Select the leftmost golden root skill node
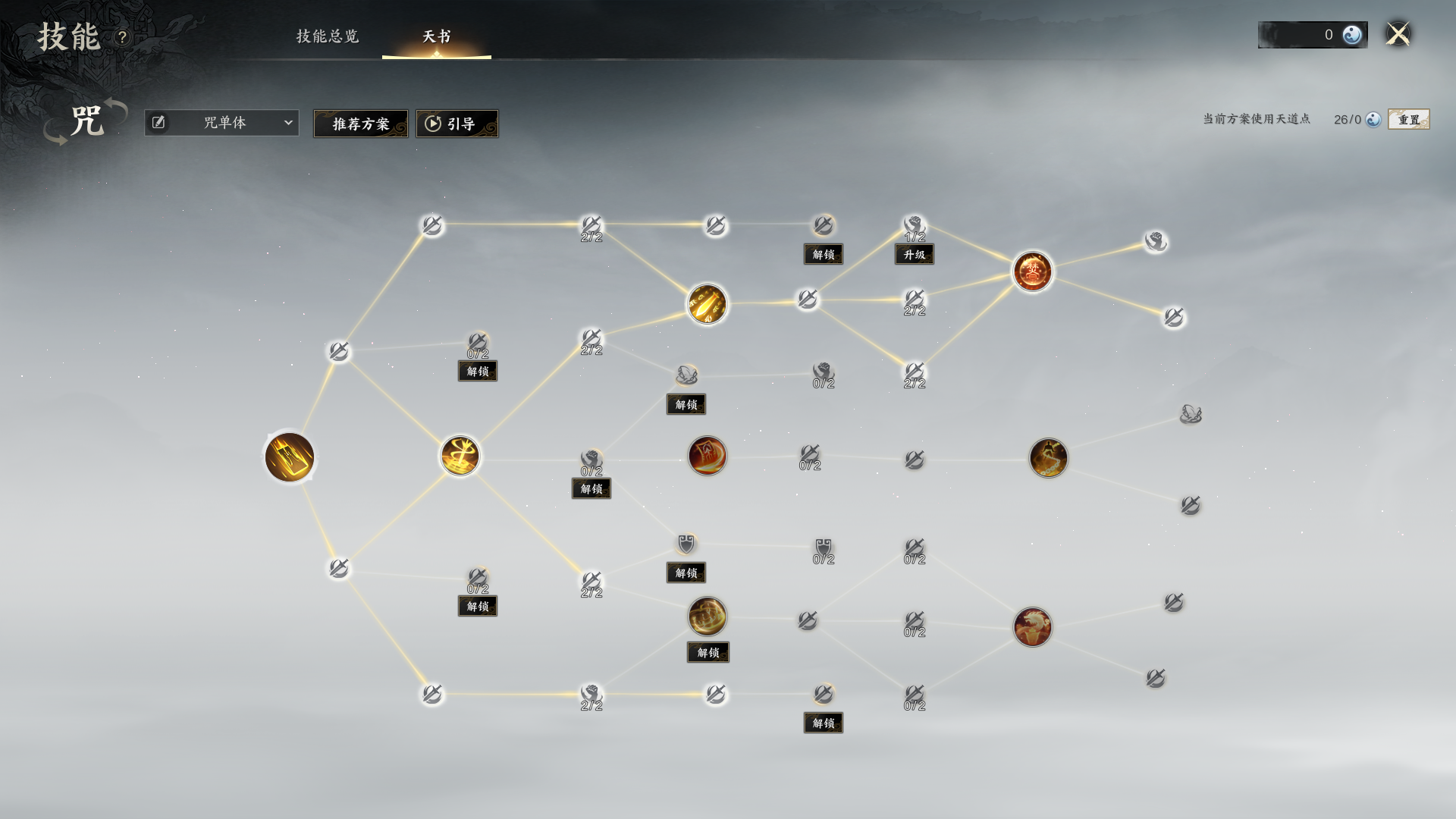 290,457
